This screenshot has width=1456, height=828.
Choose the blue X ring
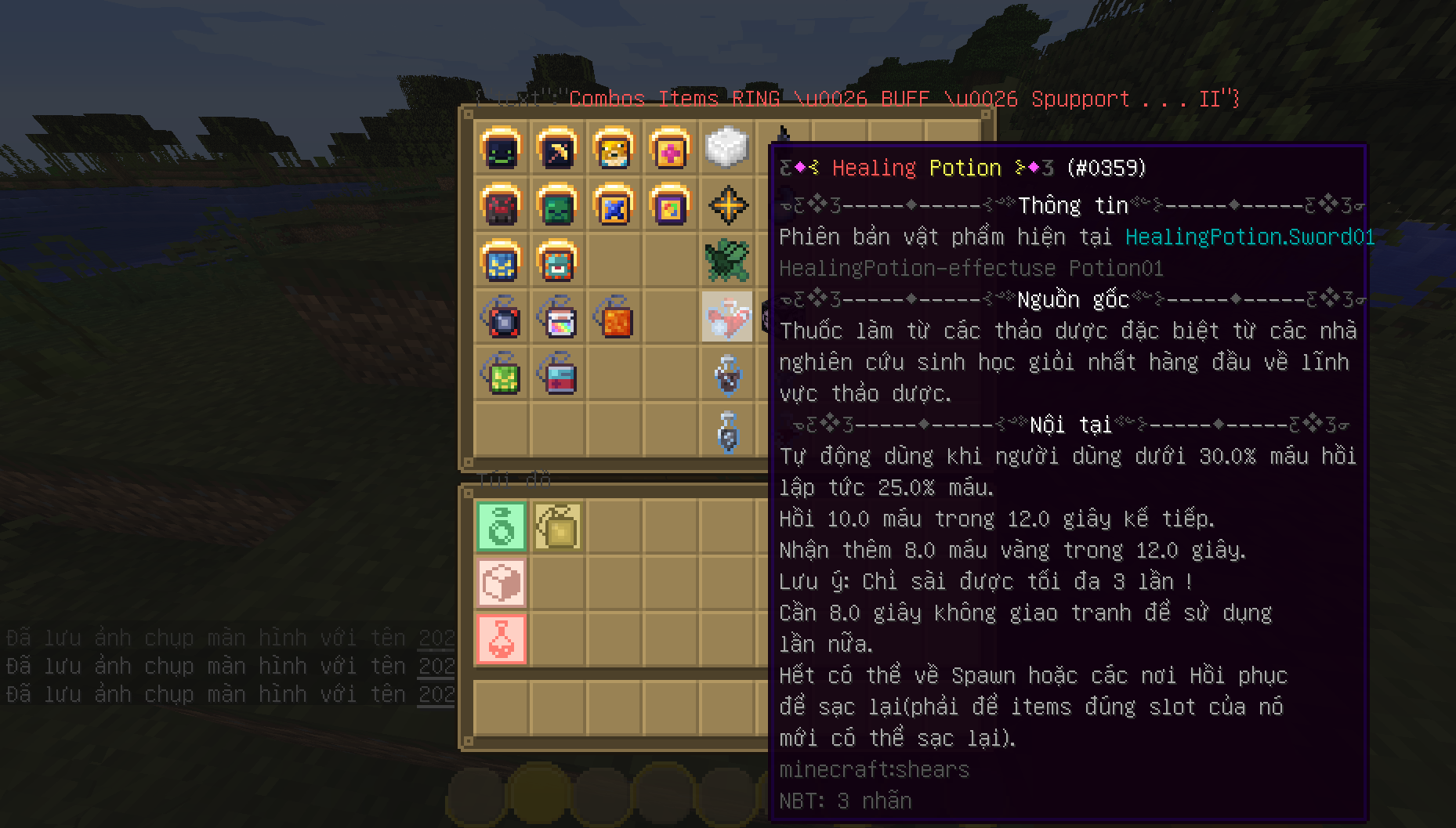pos(614,205)
